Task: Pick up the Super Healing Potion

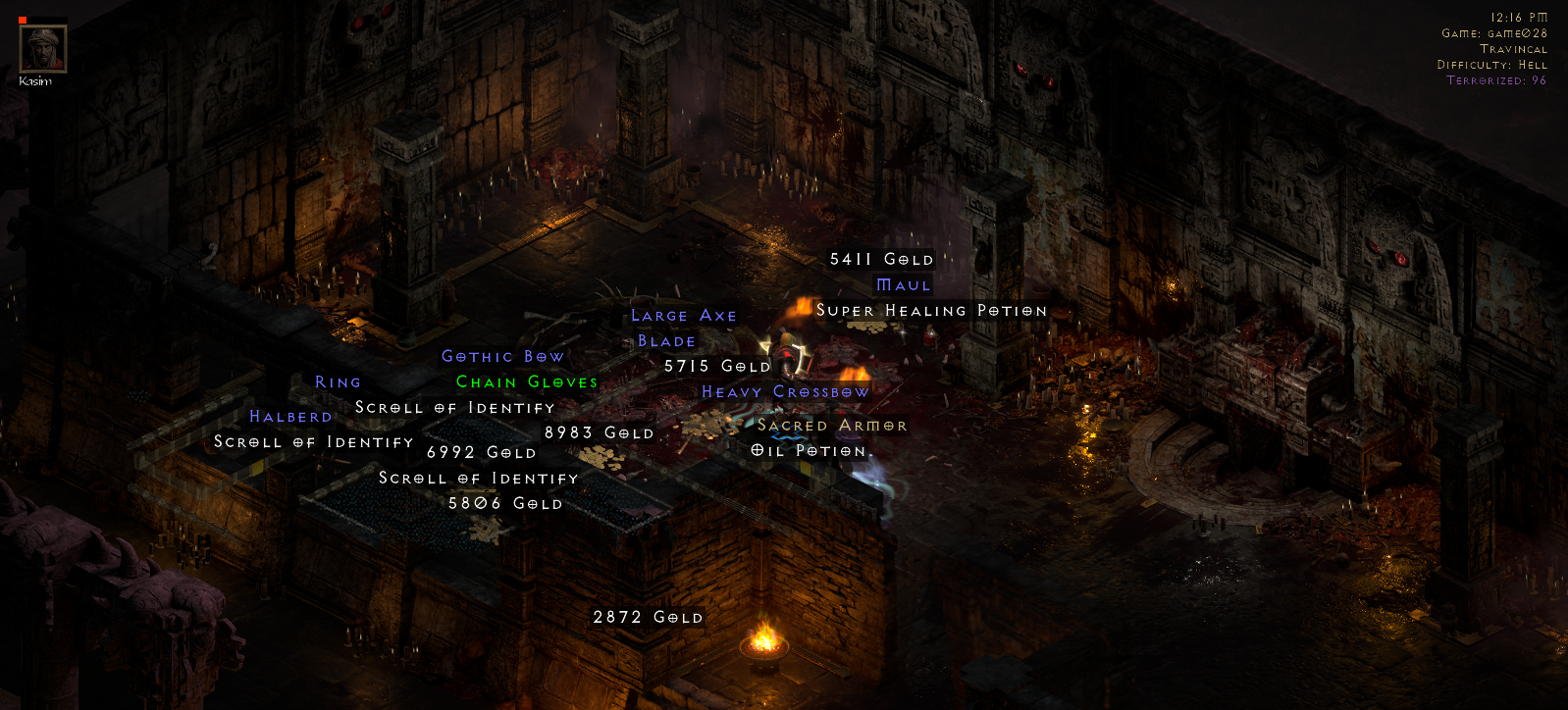Action: (931, 310)
